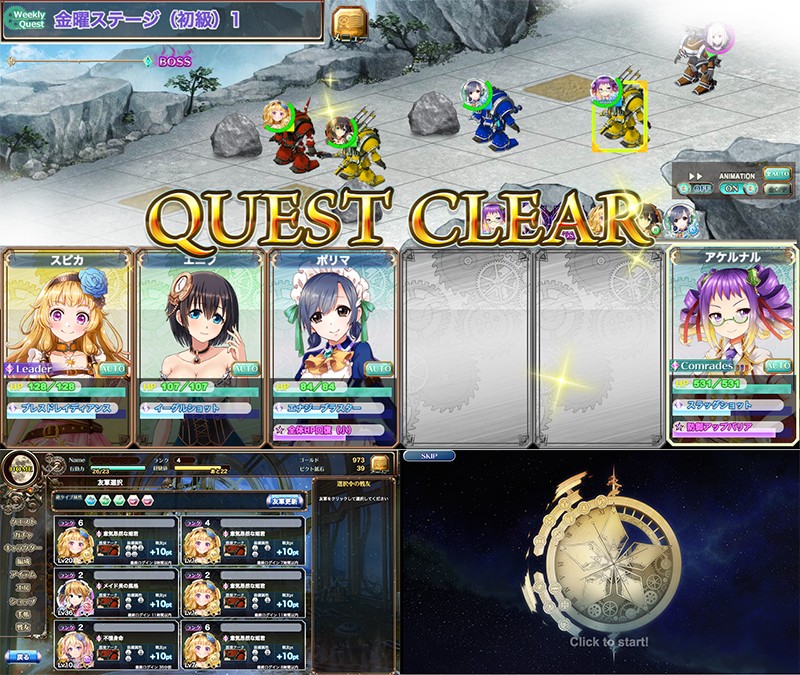
Task: Toggle AUTO on Spica's card
Action: [112, 368]
